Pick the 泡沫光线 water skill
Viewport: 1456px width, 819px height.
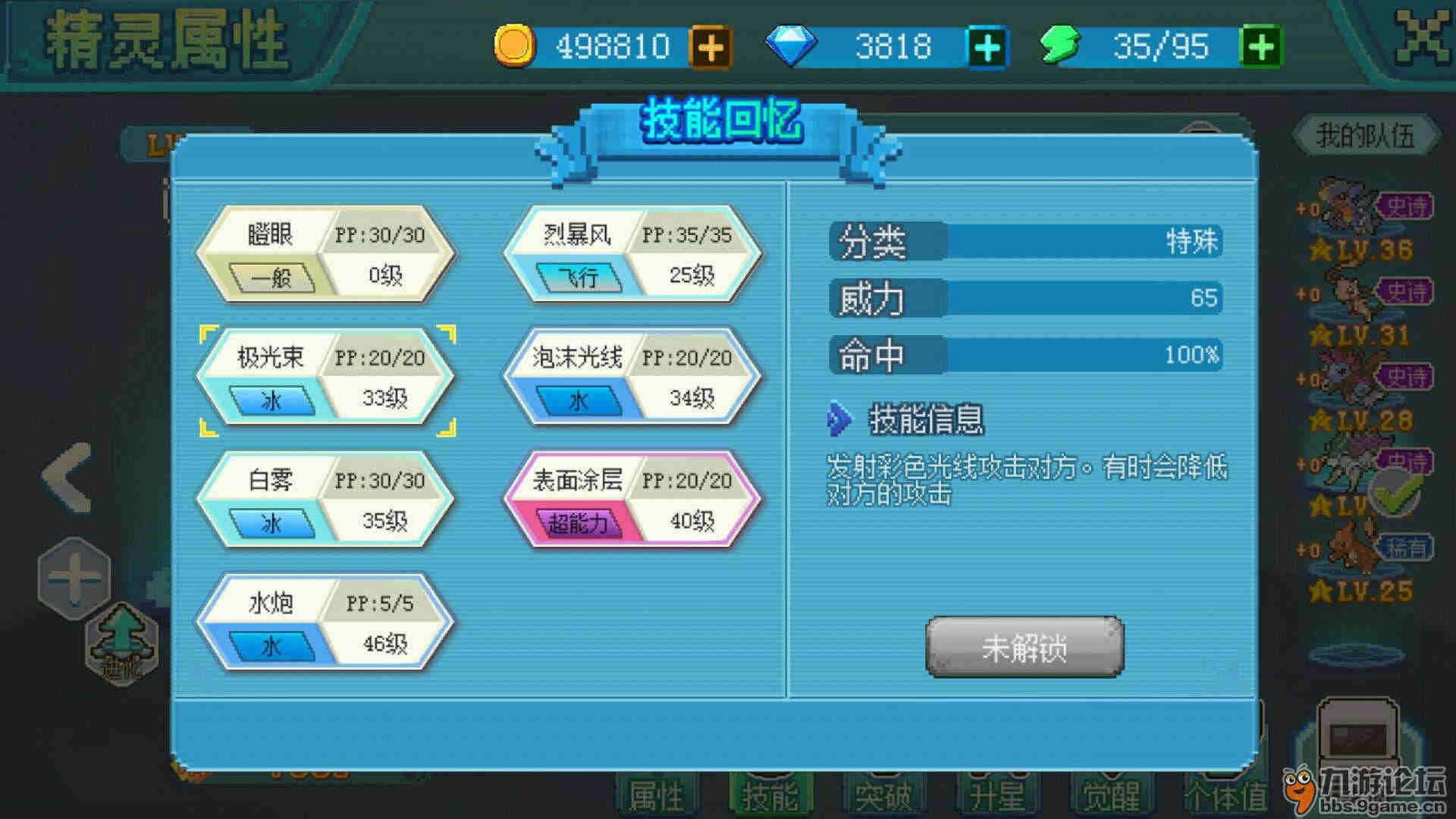point(632,378)
